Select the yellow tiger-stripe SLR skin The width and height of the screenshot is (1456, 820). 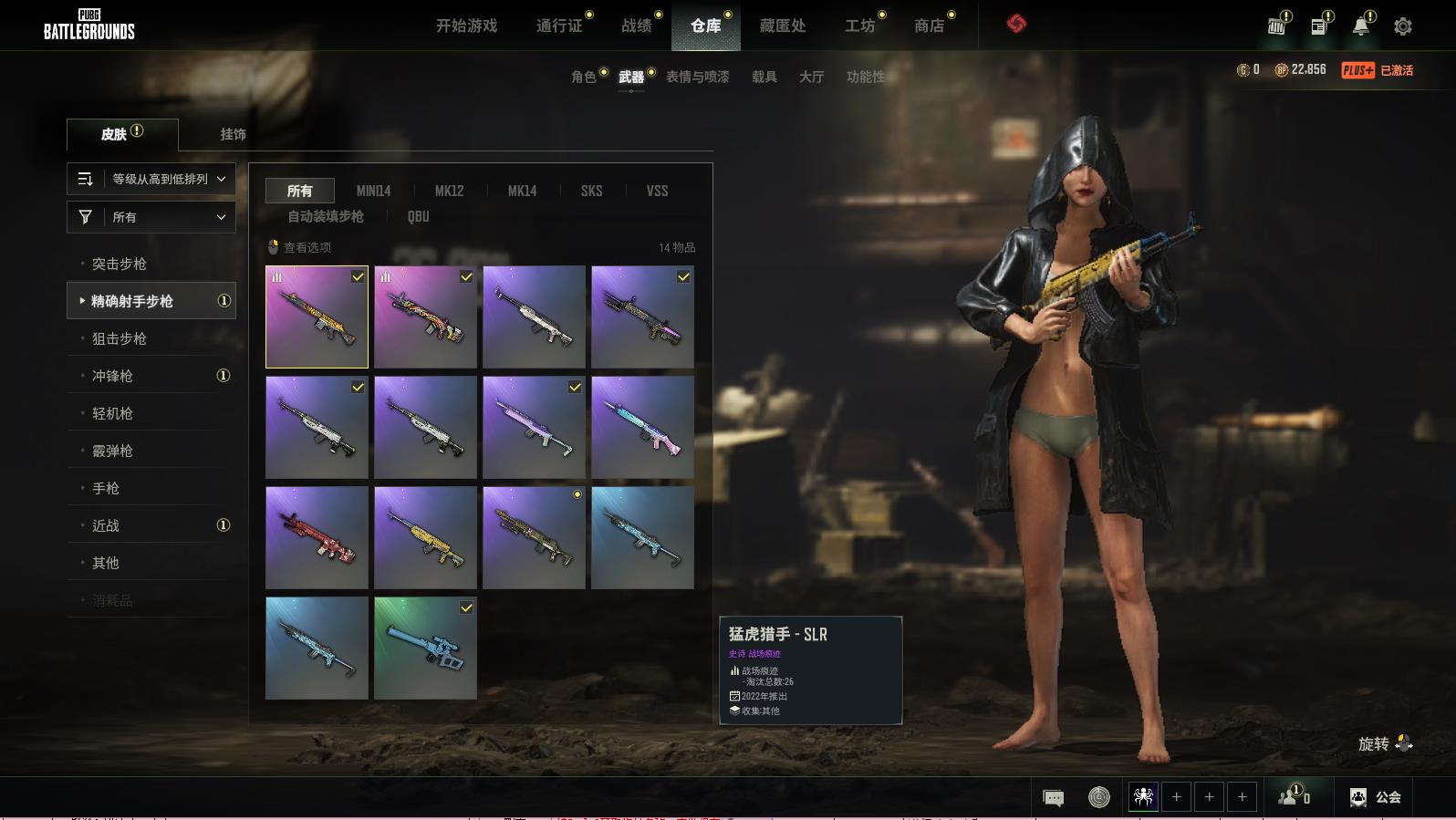317,317
